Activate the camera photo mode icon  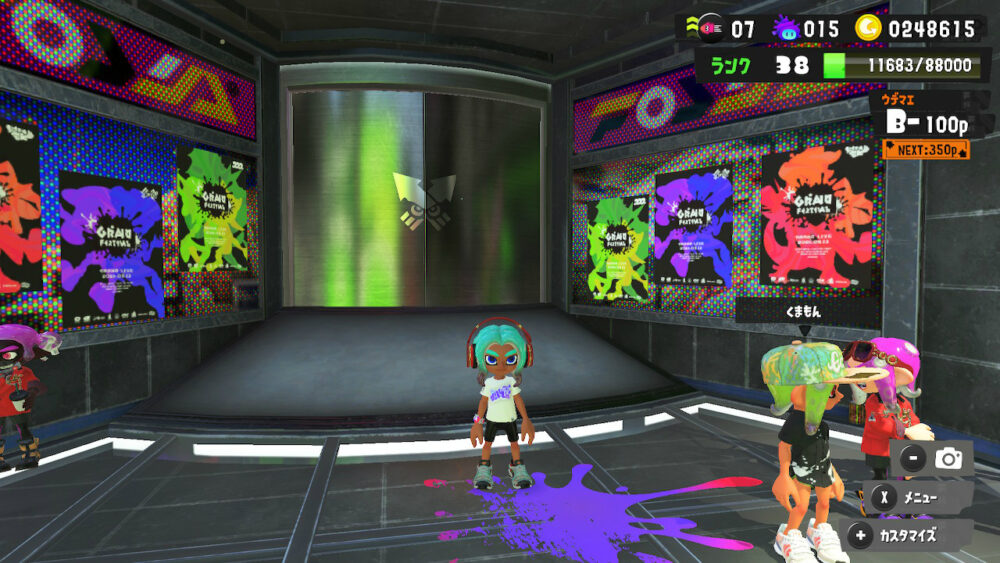(x=947, y=459)
